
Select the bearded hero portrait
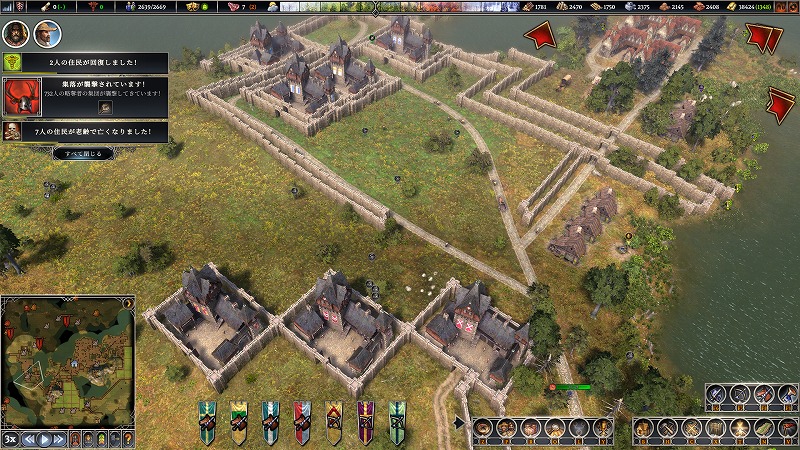point(14,34)
